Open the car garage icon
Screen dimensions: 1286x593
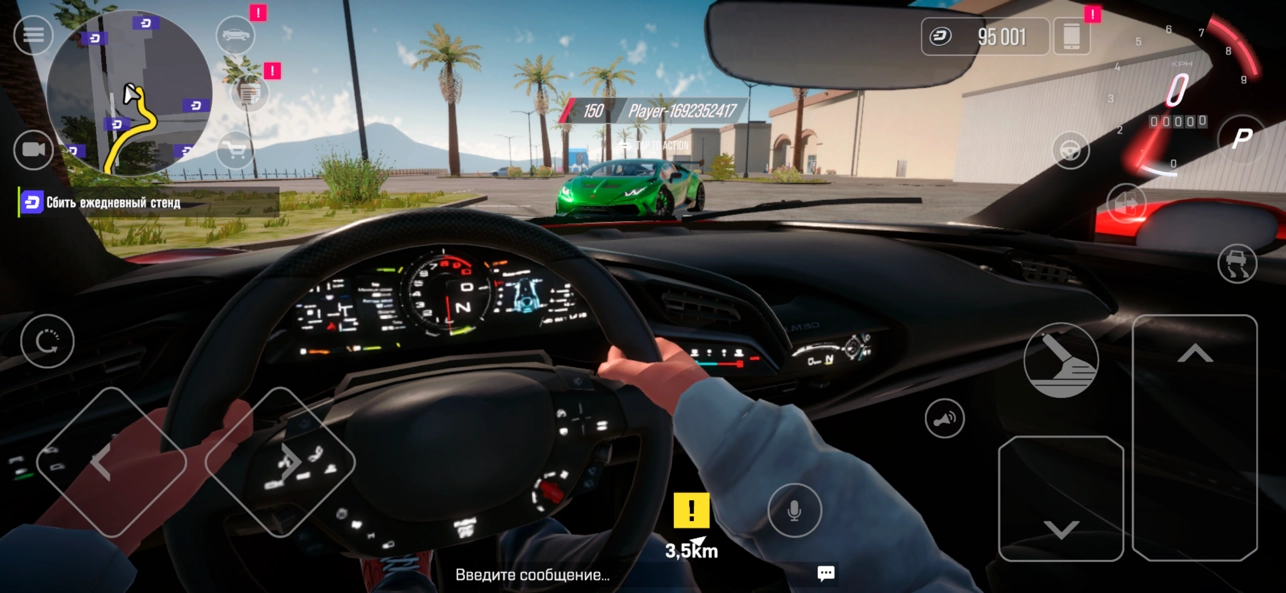click(x=236, y=36)
